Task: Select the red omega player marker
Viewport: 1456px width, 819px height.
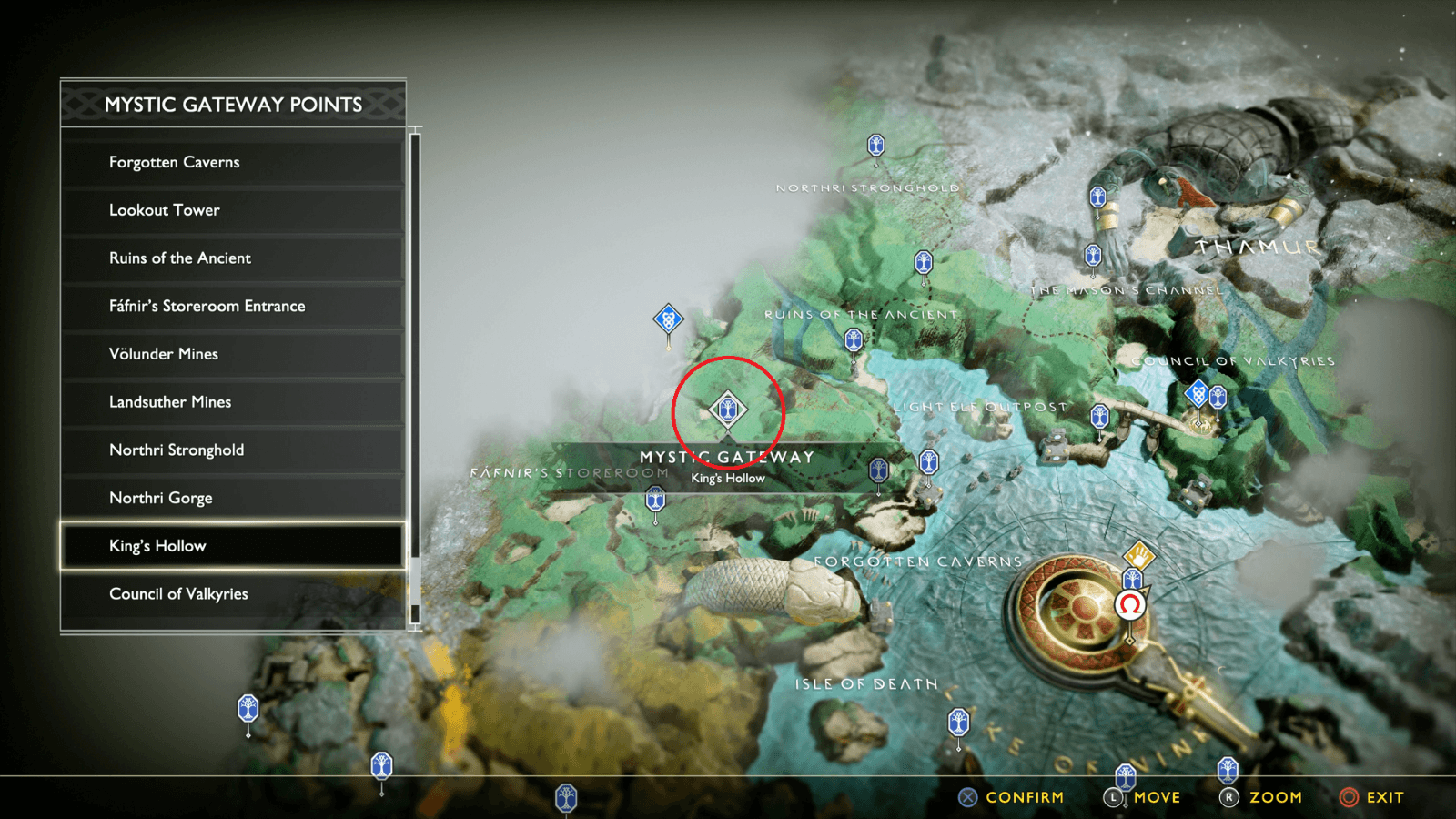Action: 1130,604
